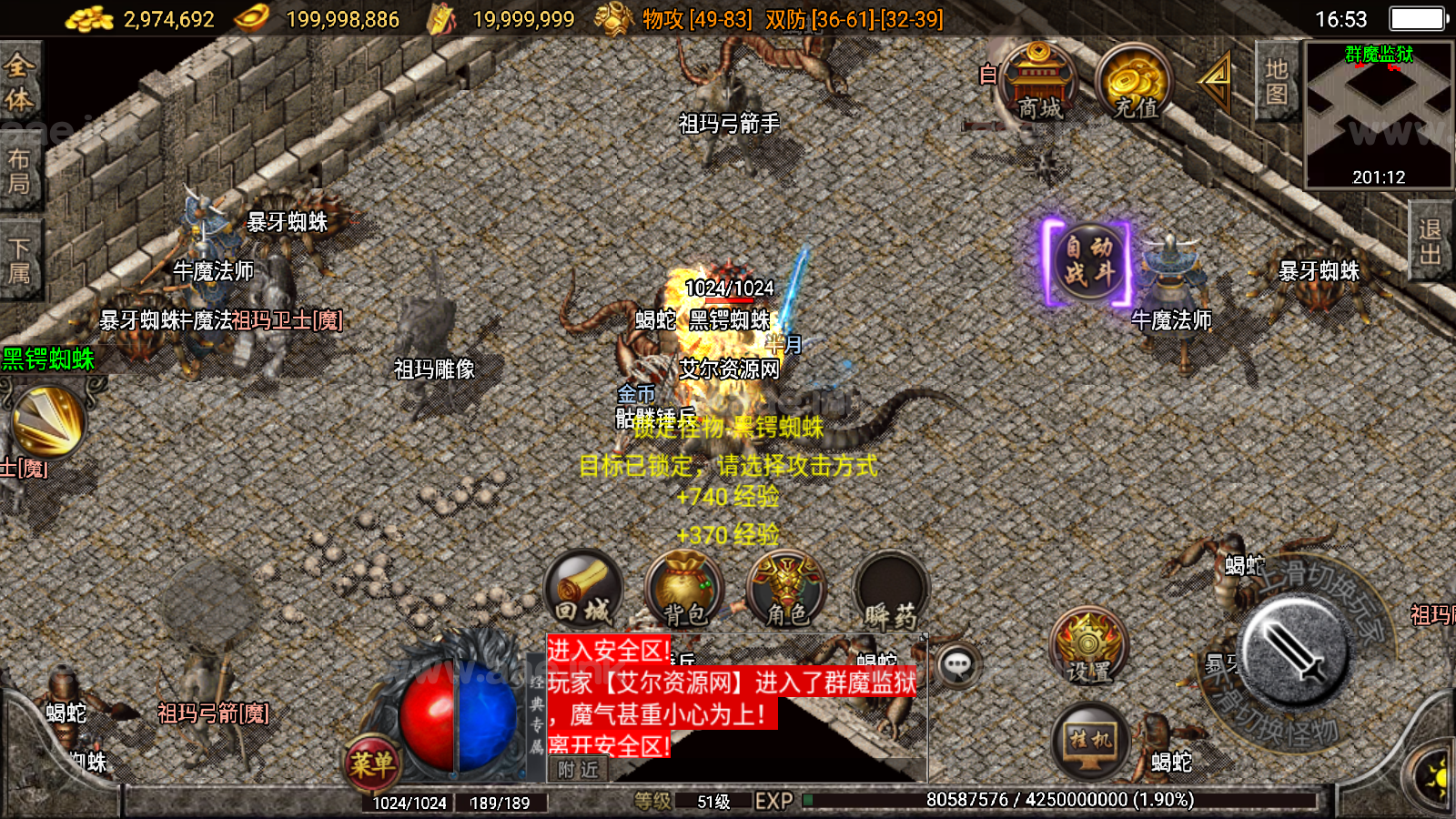1456x819 pixels.
Task: Open the 商城 shop
Action: tap(1038, 84)
